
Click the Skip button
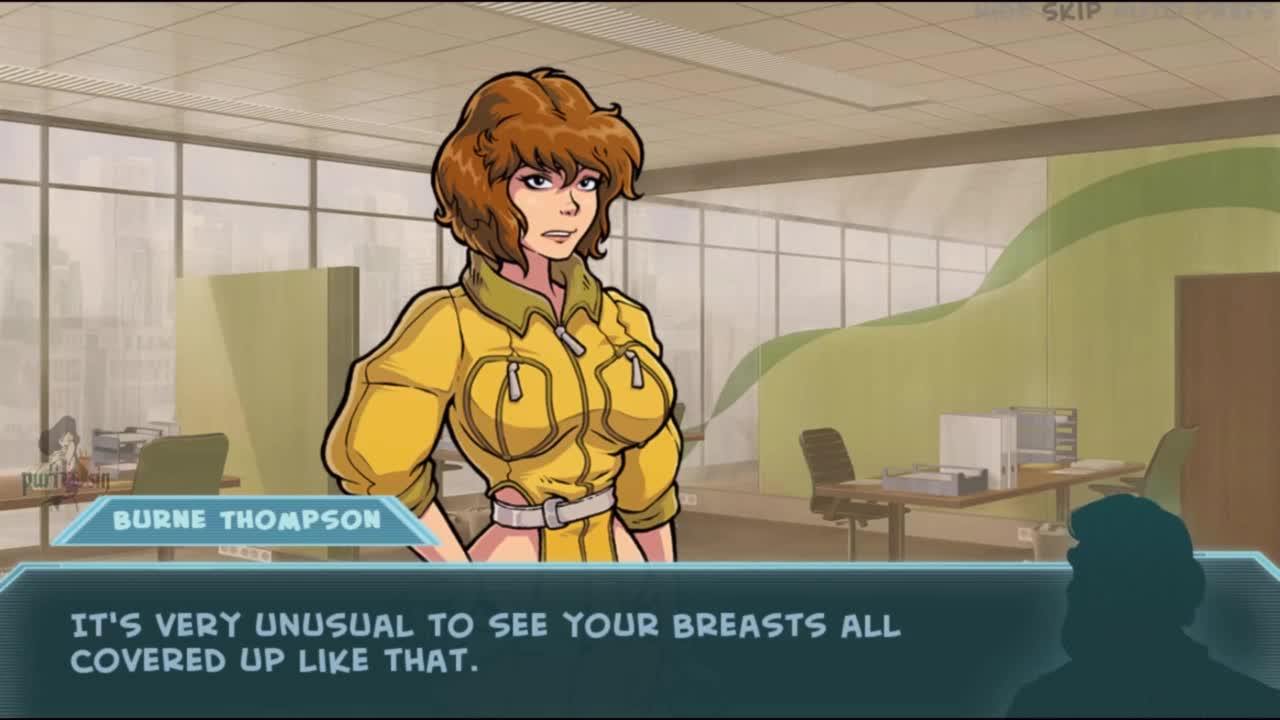coord(1071,12)
